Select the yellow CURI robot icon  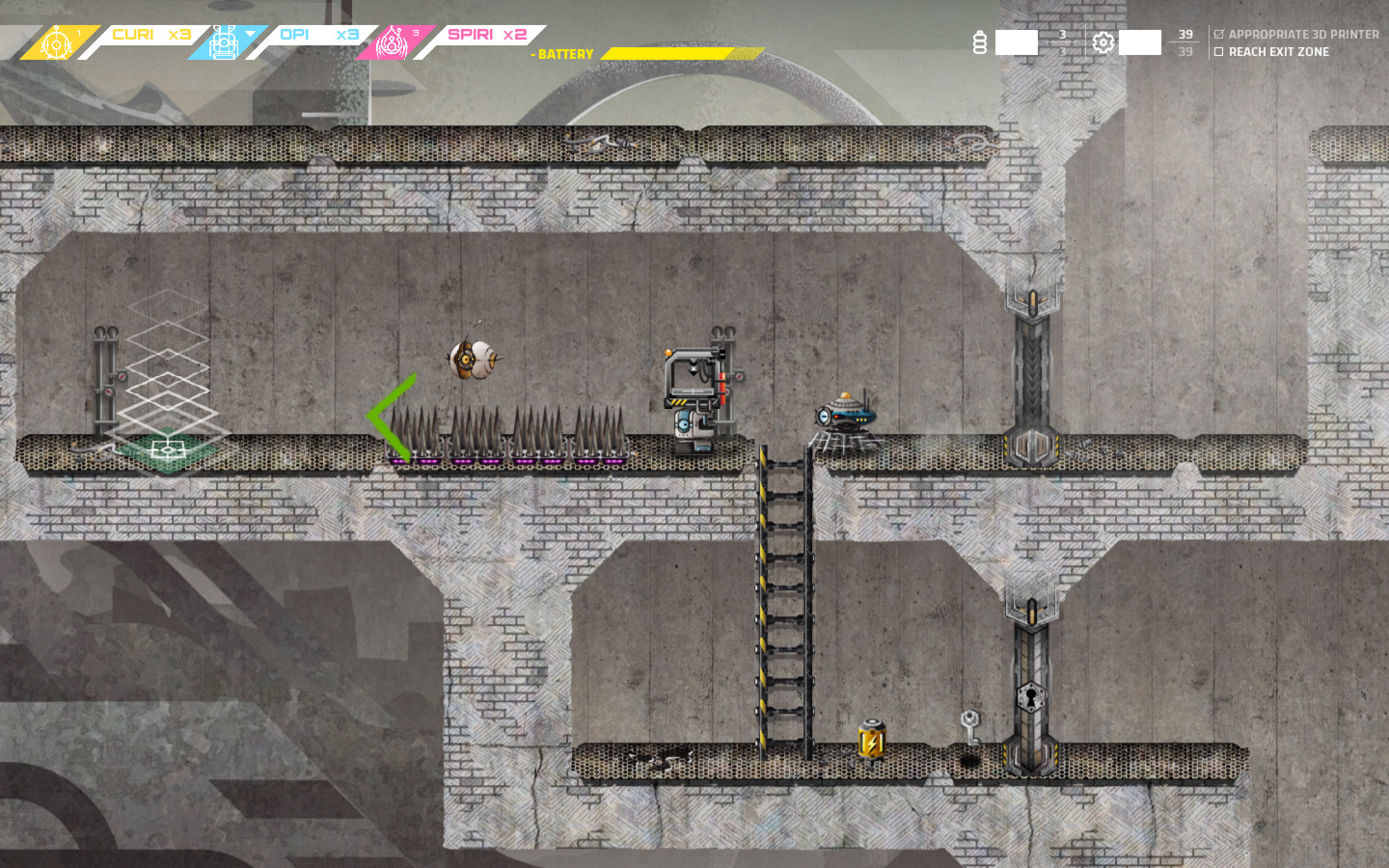point(56,42)
